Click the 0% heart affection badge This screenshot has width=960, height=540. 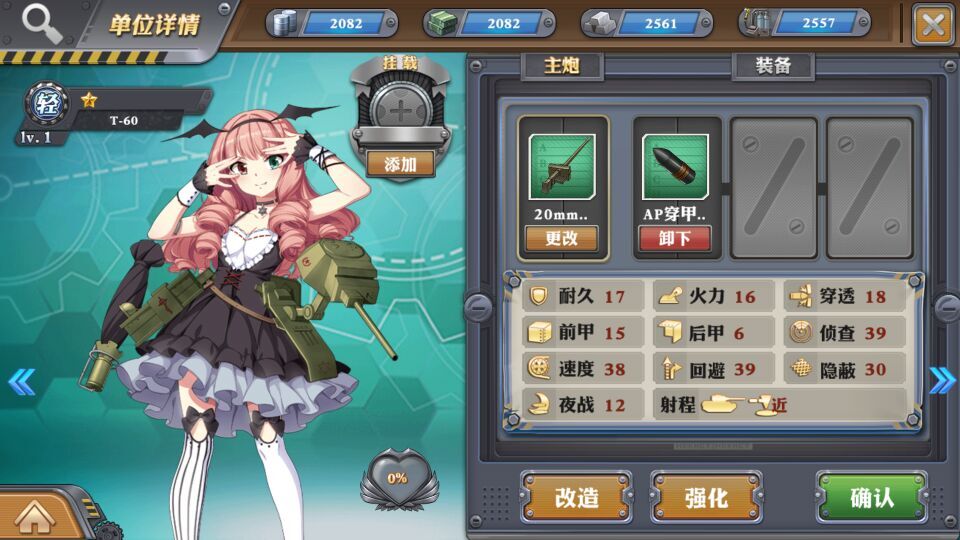(x=397, y=479)
